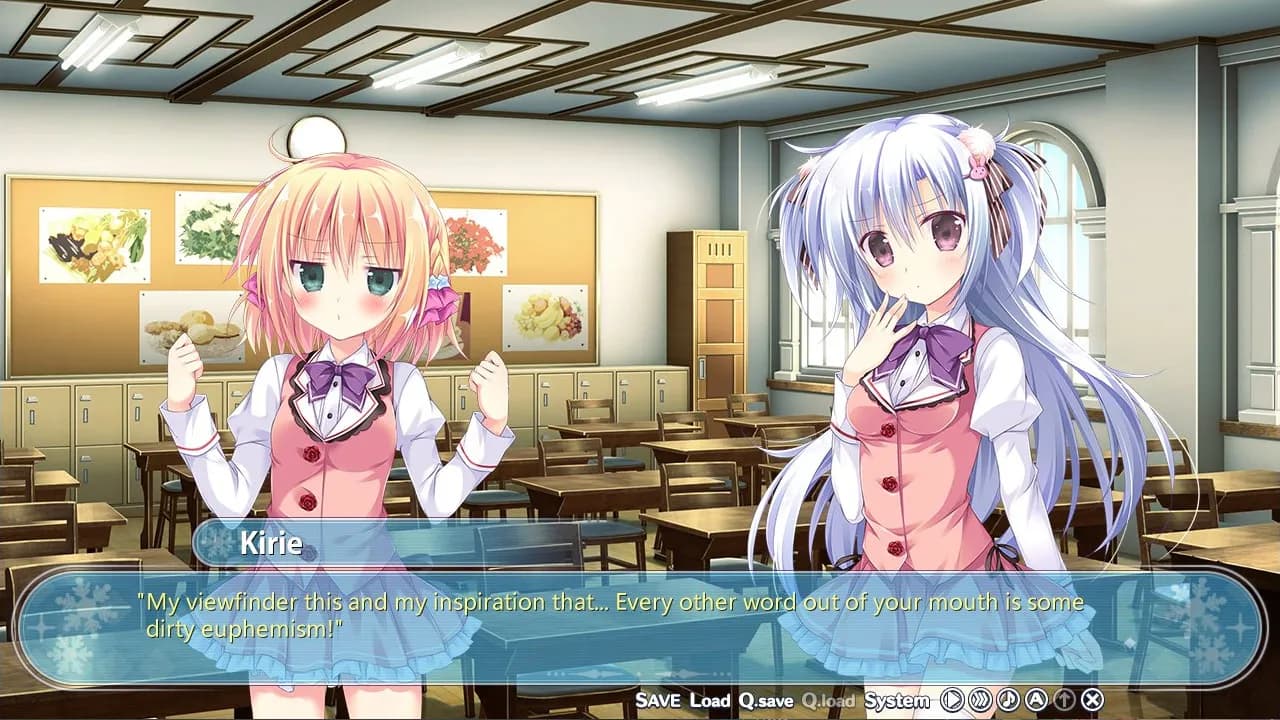Quick save the game using Q.save
This screenshot has width=1280, height=720.
[766, 701]
